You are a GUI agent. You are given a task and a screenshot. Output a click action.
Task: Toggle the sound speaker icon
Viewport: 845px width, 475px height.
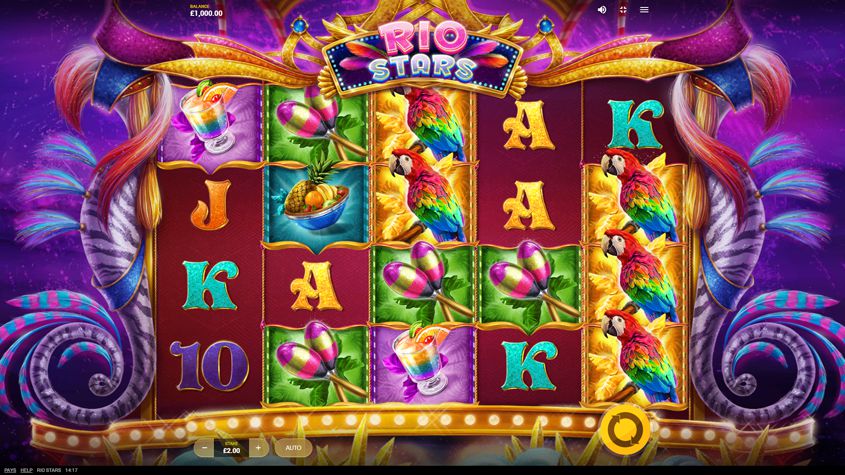pos(602,10)
